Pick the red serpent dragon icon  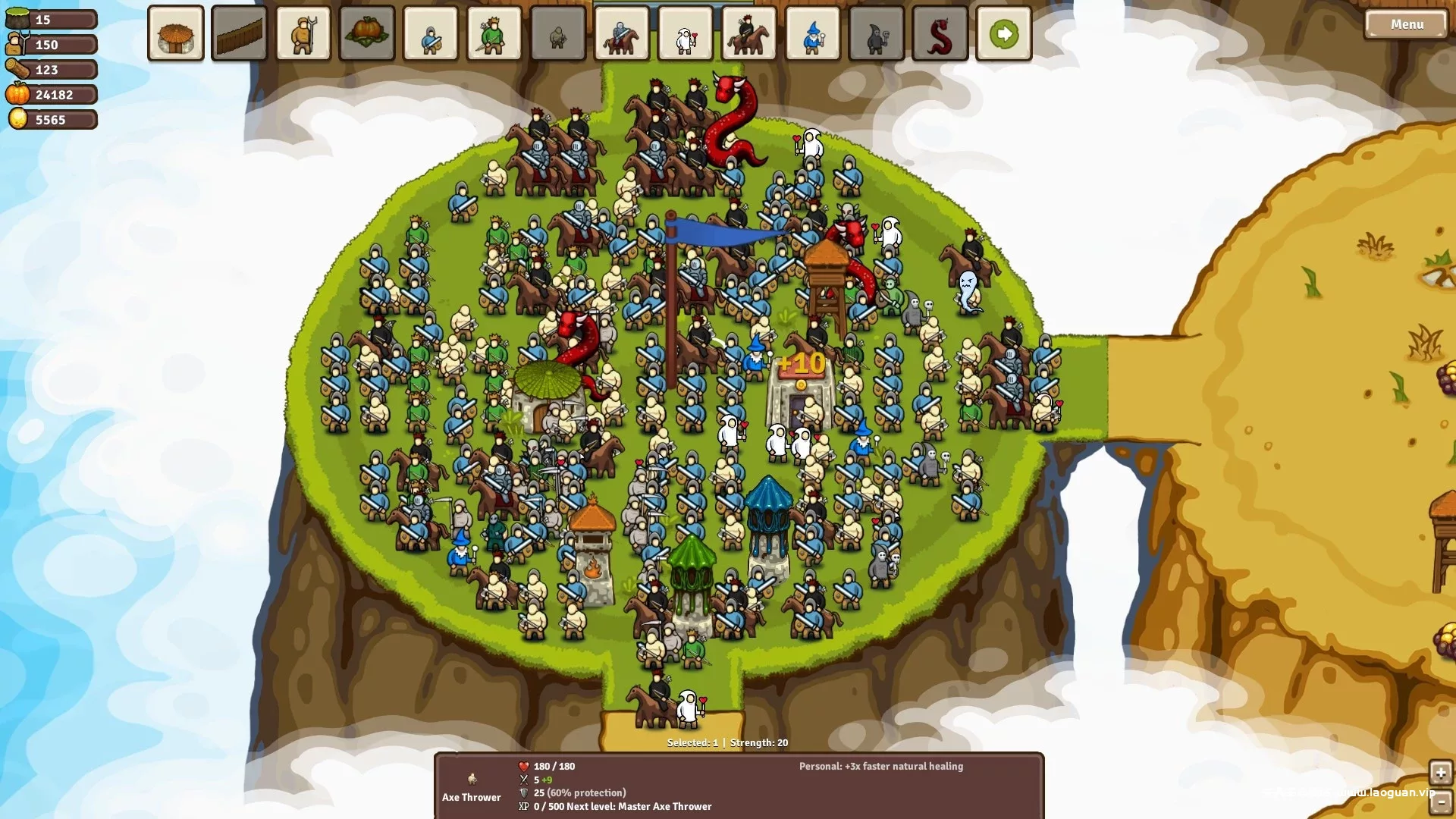(940, 34)
